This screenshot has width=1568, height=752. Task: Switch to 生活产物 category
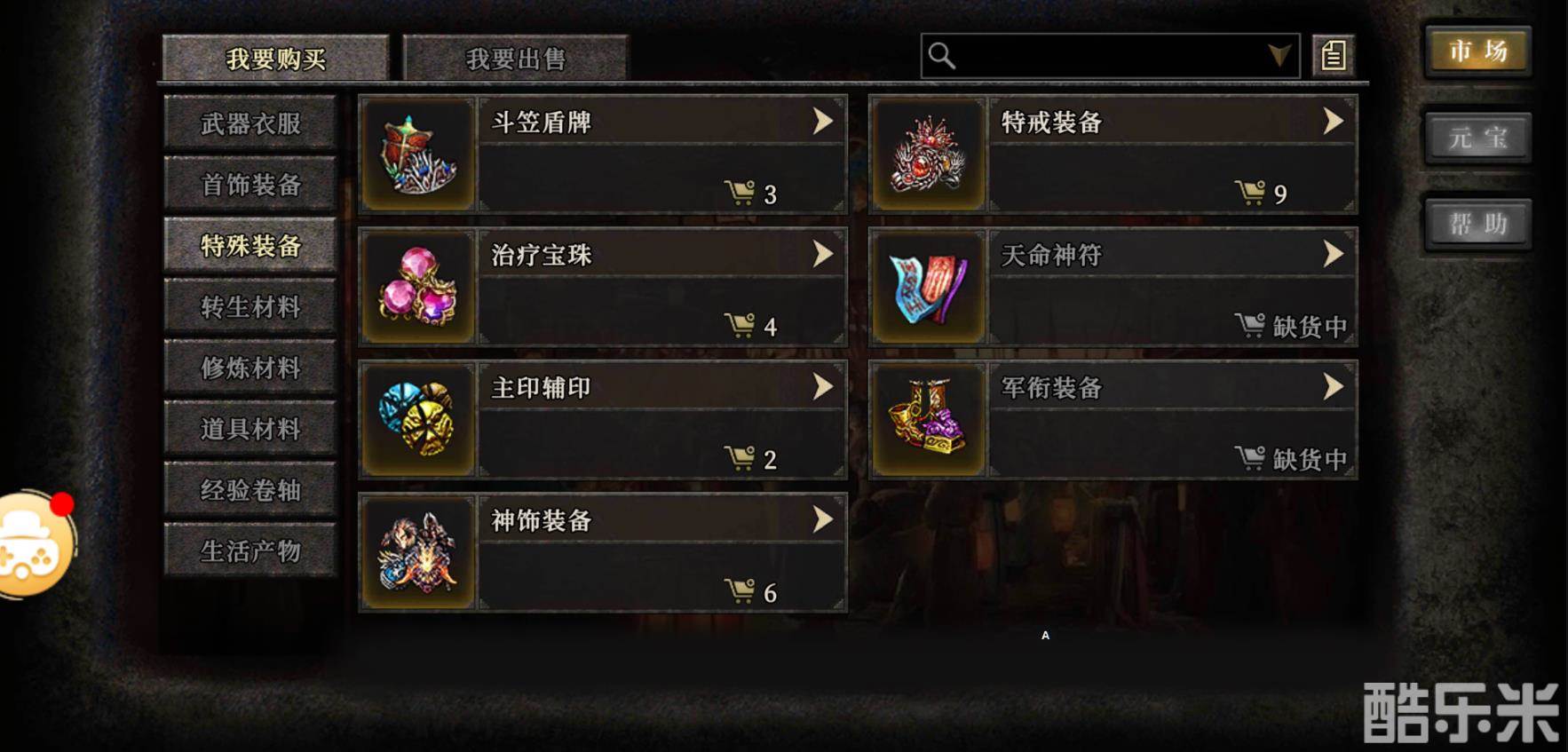[x=249, y=550]
